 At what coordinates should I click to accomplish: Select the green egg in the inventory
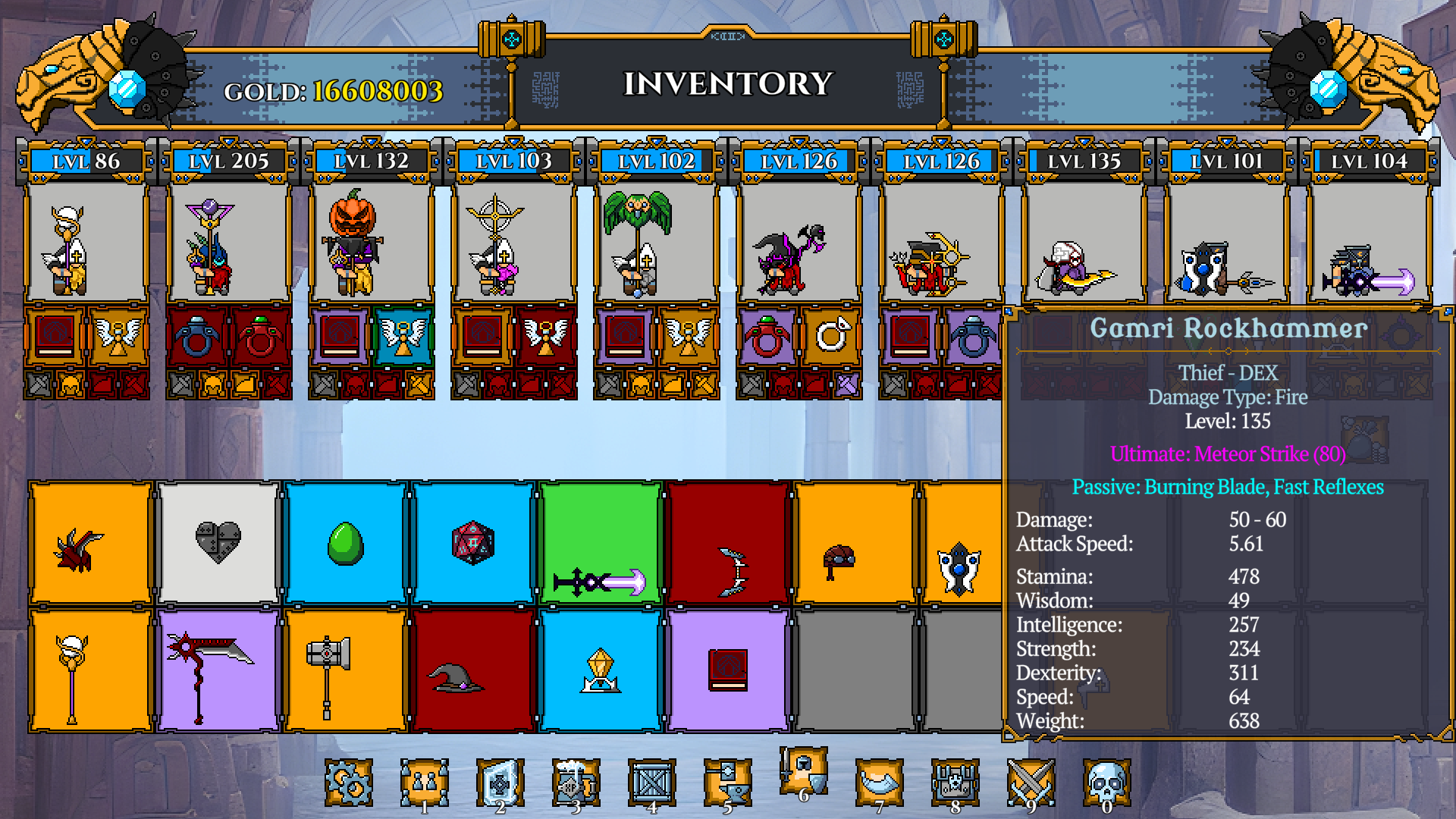(x=346, y=540)
